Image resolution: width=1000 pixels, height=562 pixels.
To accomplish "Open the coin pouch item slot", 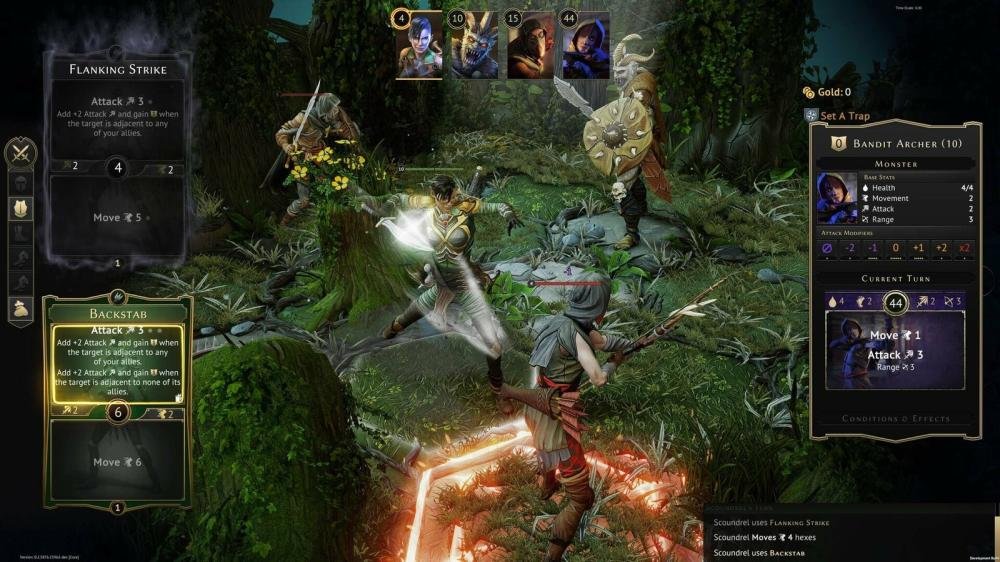I will click(x=20, y=310).
